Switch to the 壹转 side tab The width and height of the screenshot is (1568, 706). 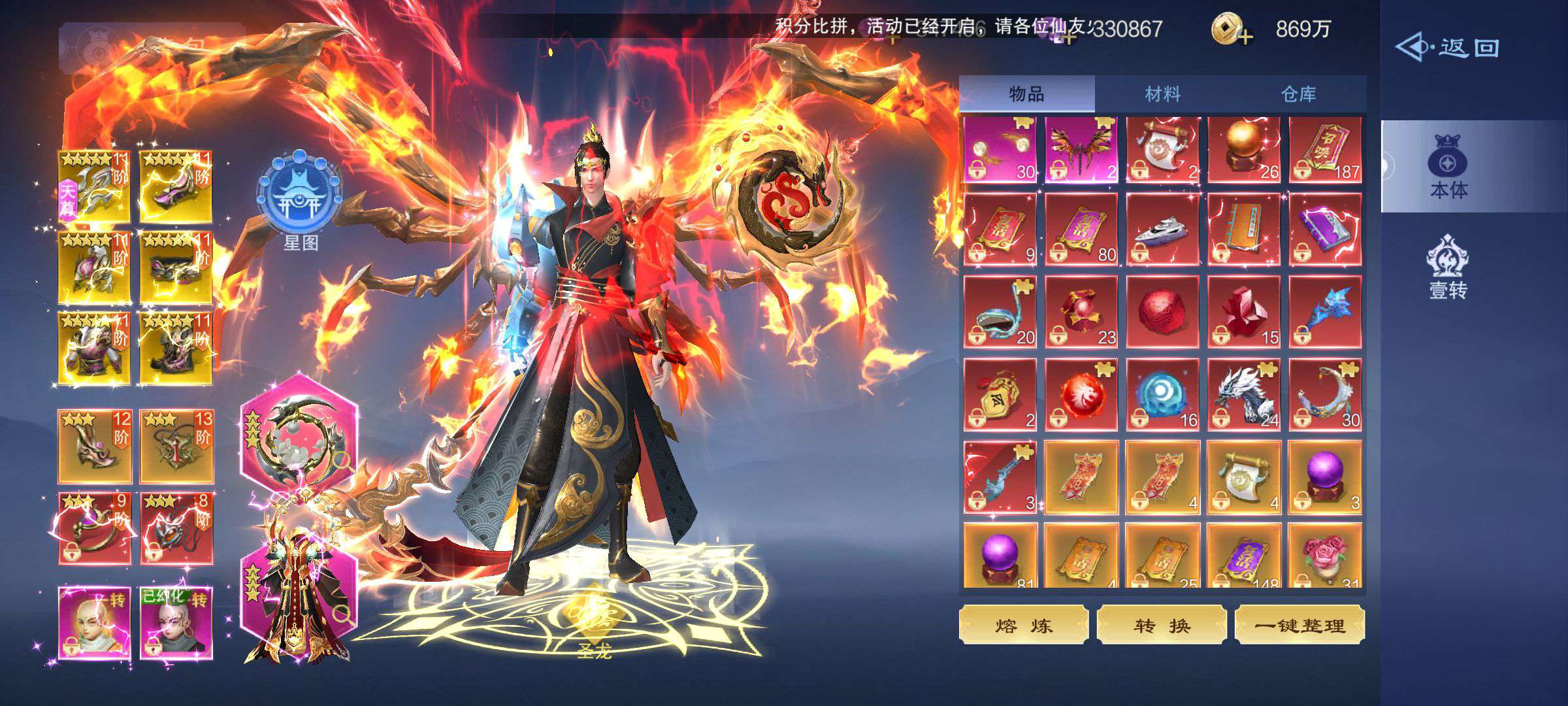click(1448, 268)
